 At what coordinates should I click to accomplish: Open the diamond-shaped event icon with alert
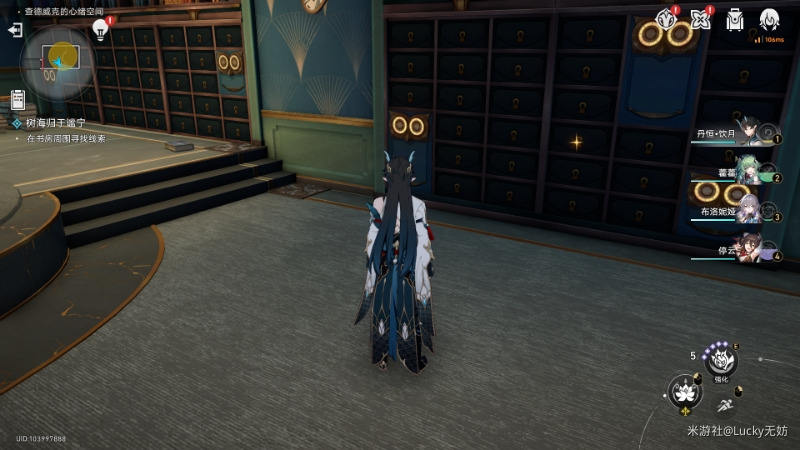[667, 18]
